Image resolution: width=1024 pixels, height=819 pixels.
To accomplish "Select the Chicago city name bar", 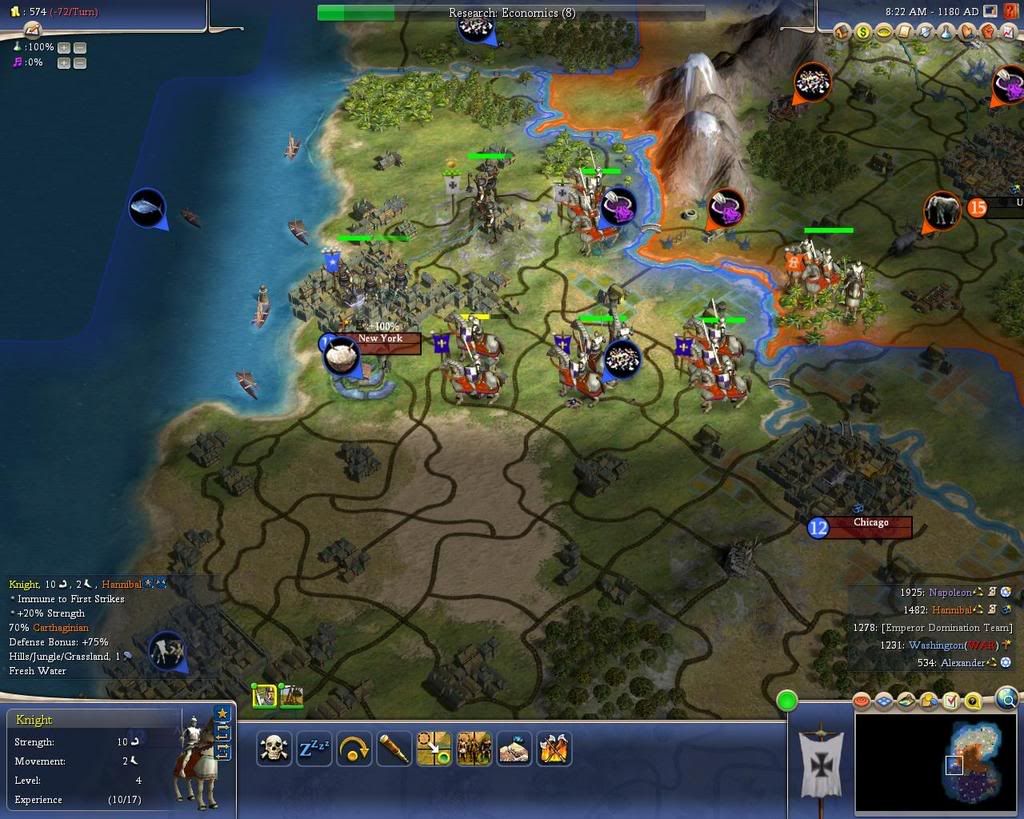I will point(870,523).
